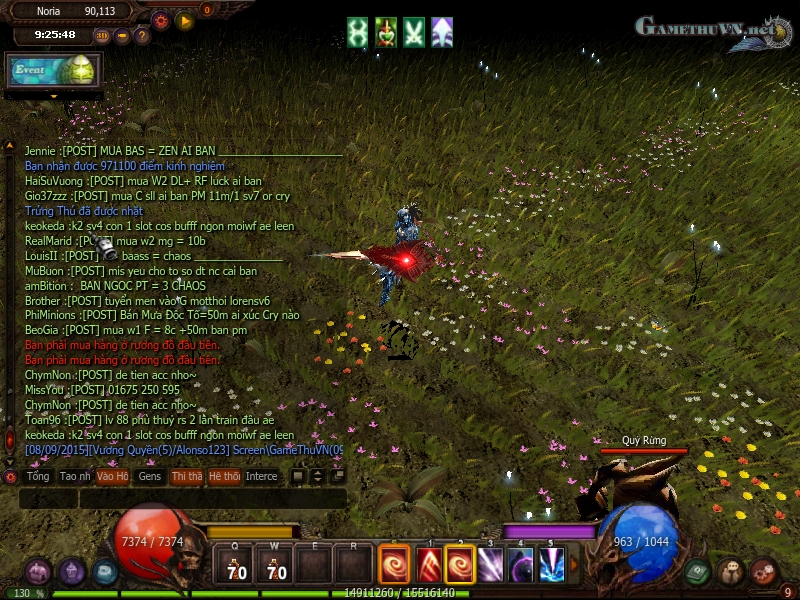The height and width of the screenshot is (600, 800).
Task: Select the Gens chat tab
Action: 150,477
